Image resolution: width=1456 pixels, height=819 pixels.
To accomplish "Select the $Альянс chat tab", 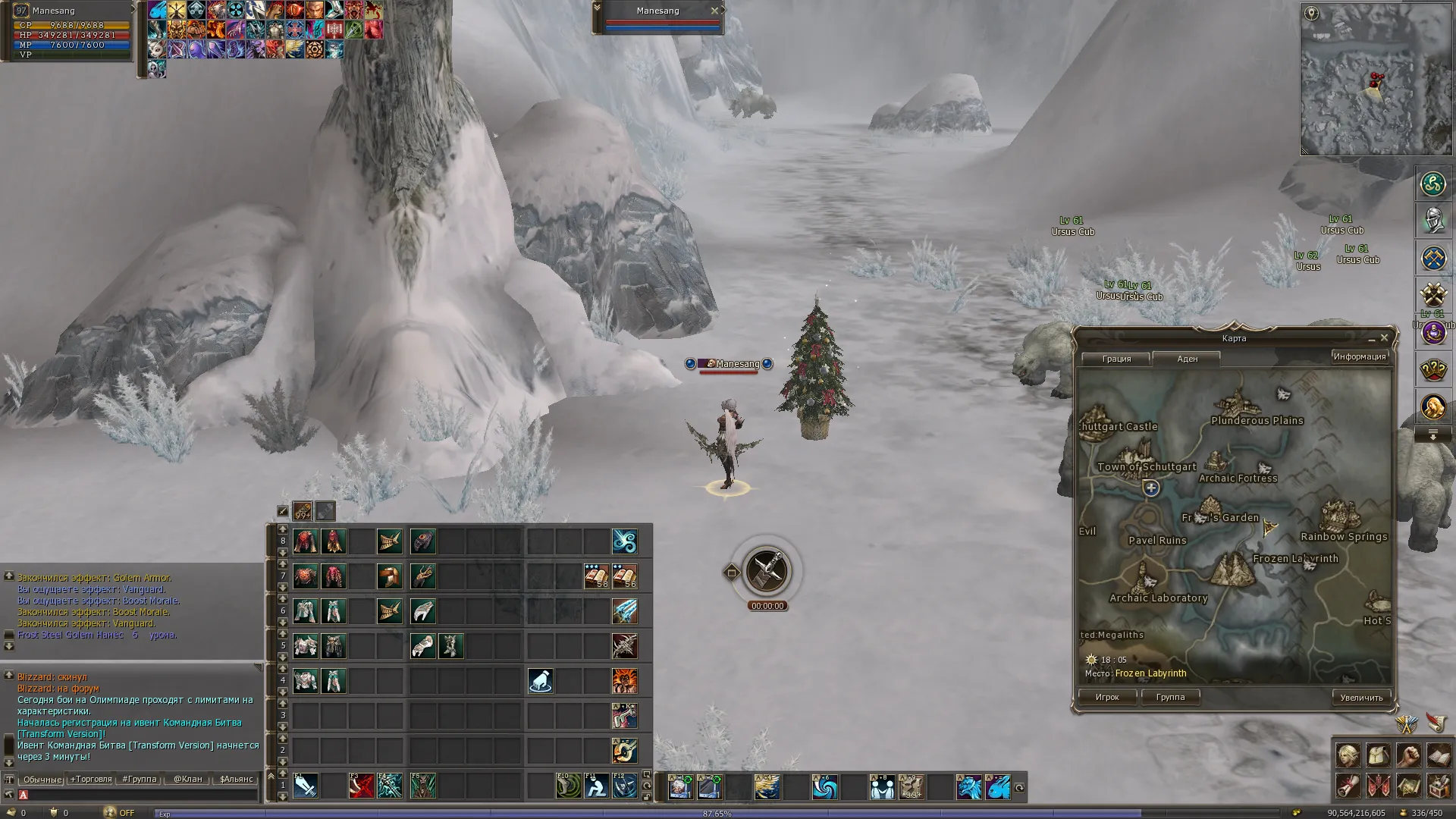I will pos(236,779).
